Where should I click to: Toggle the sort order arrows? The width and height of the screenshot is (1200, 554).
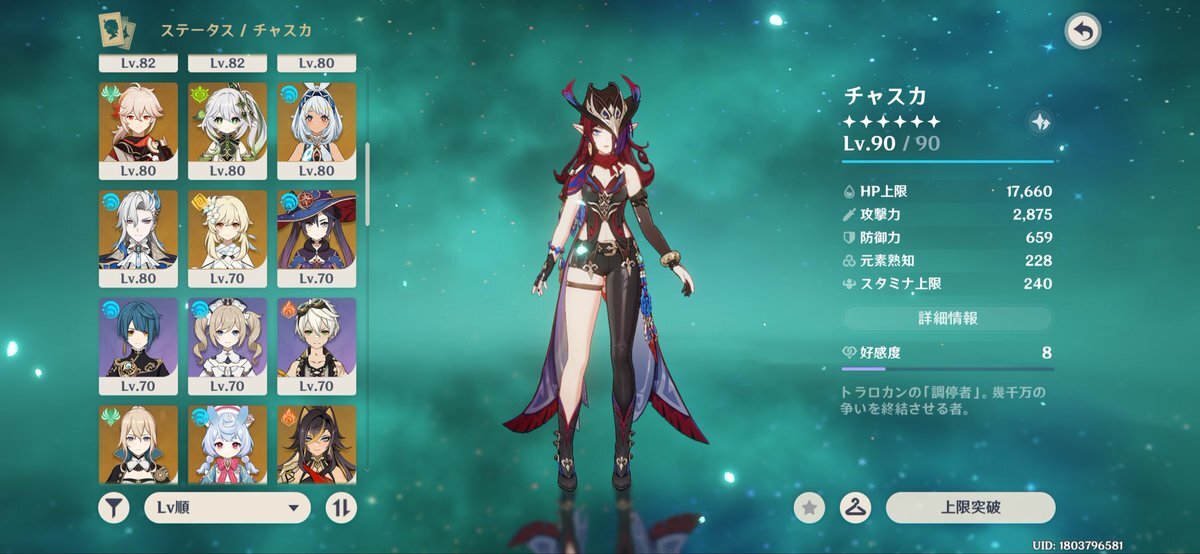pos(341,507)
